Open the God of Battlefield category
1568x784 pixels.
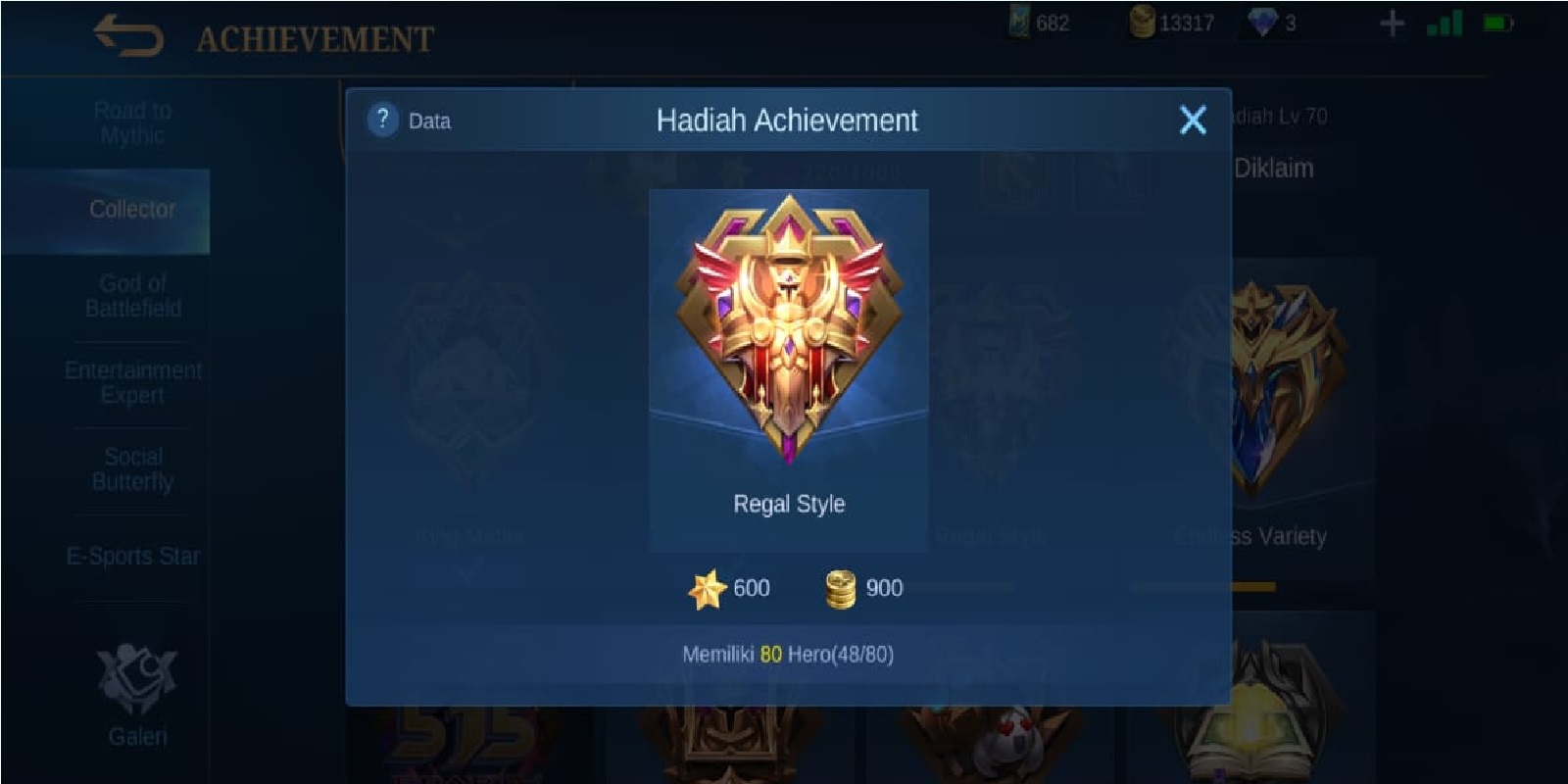coord(132,294)
